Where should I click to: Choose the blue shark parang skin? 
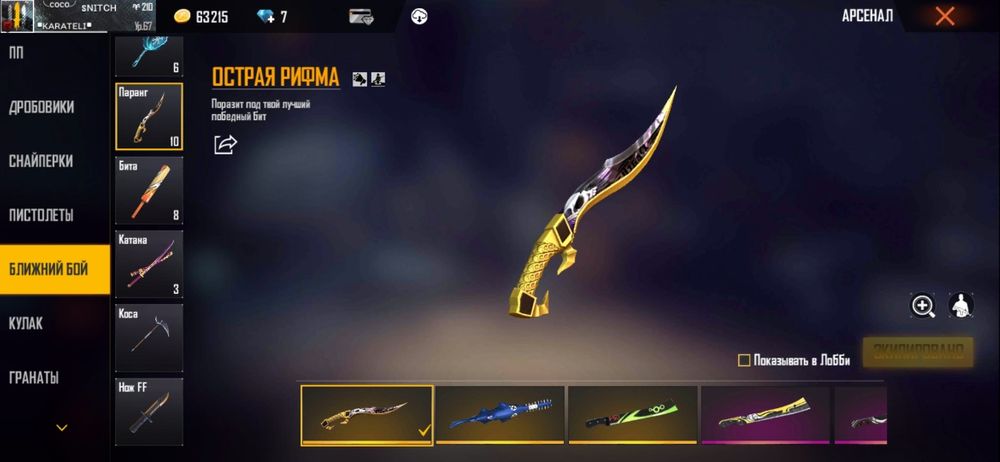click(x=499, y=414)
